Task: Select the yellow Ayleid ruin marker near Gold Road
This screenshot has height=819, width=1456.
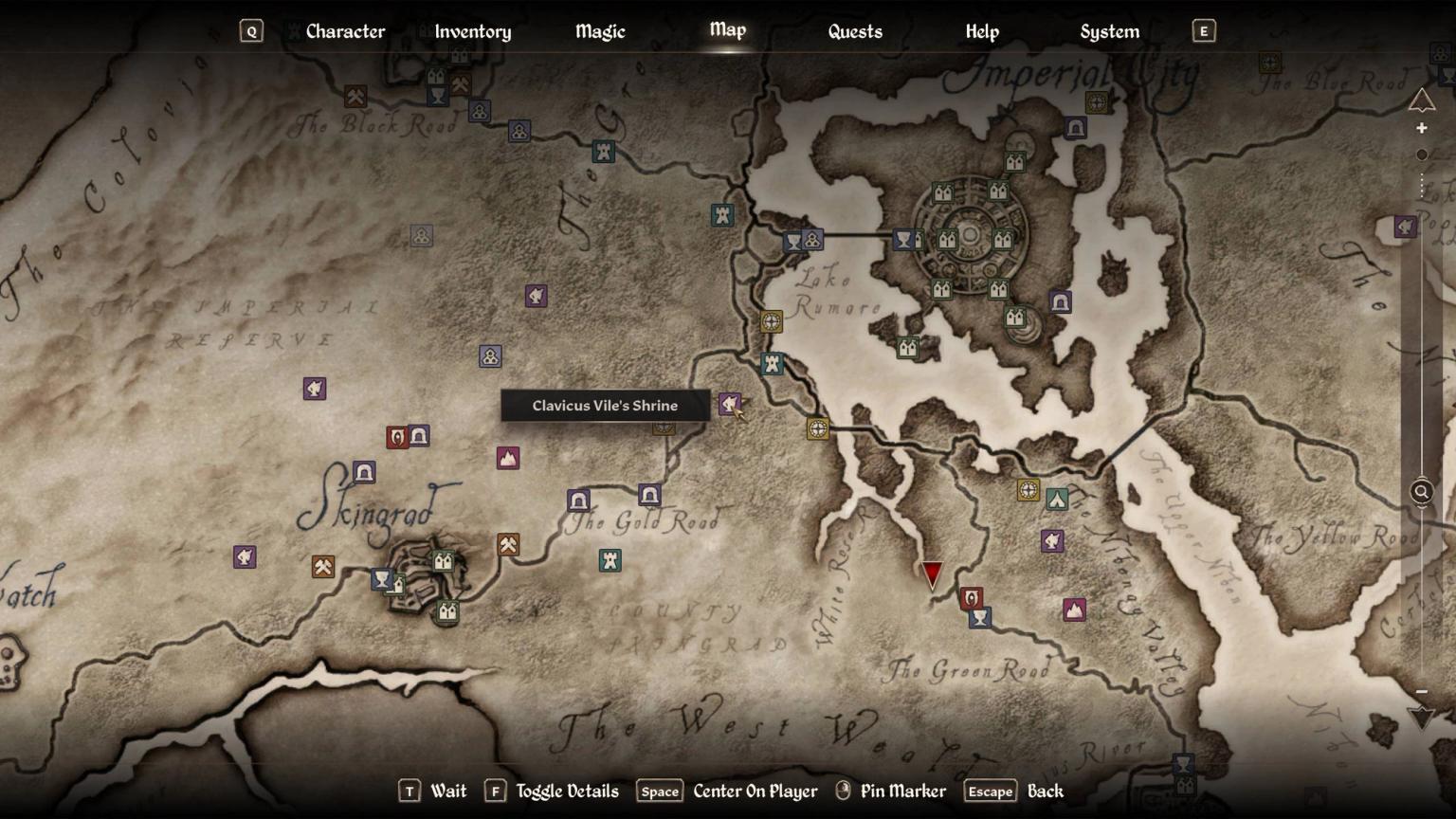Action: 817,428
